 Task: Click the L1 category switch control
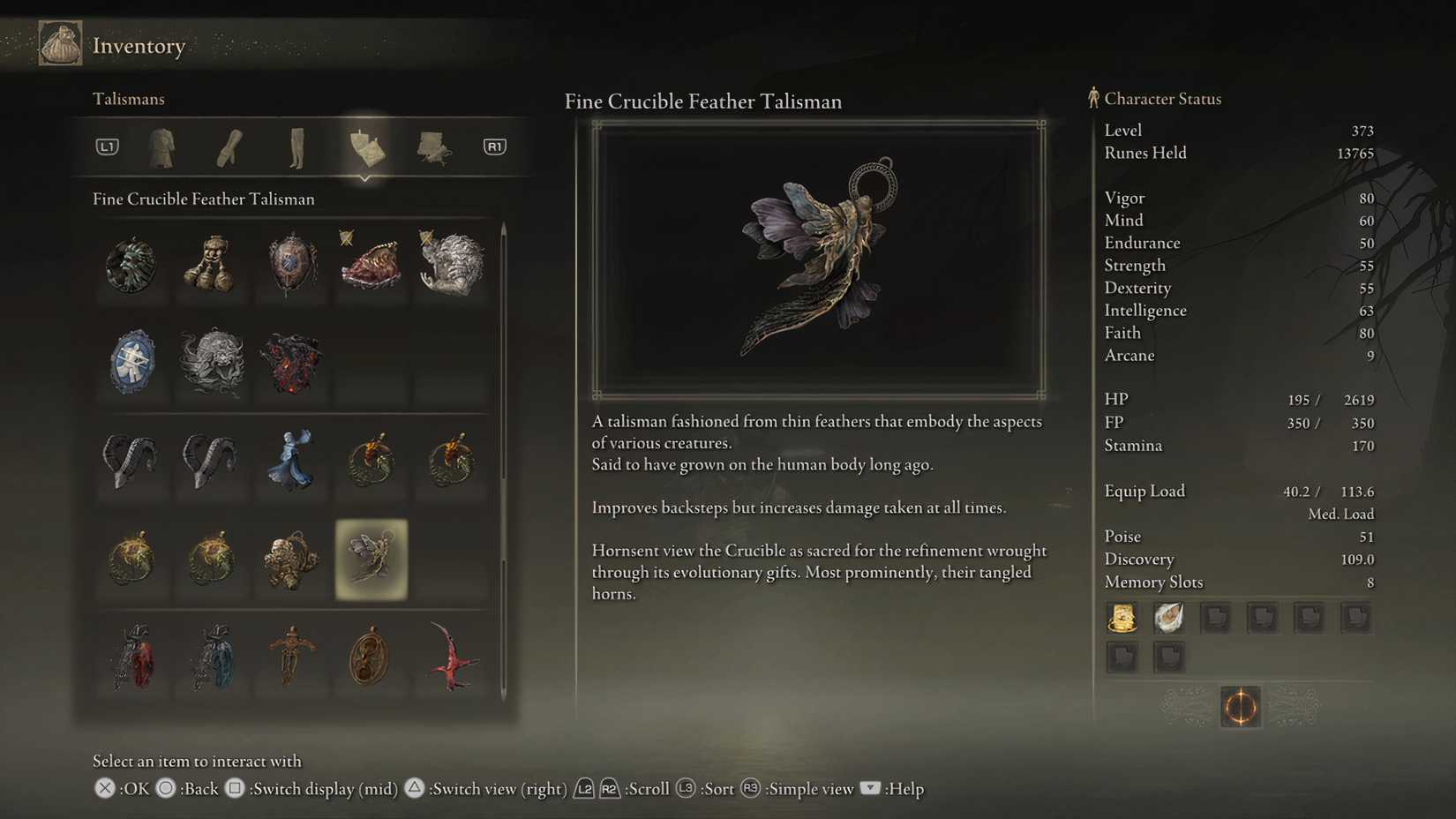tap(106, 147)
